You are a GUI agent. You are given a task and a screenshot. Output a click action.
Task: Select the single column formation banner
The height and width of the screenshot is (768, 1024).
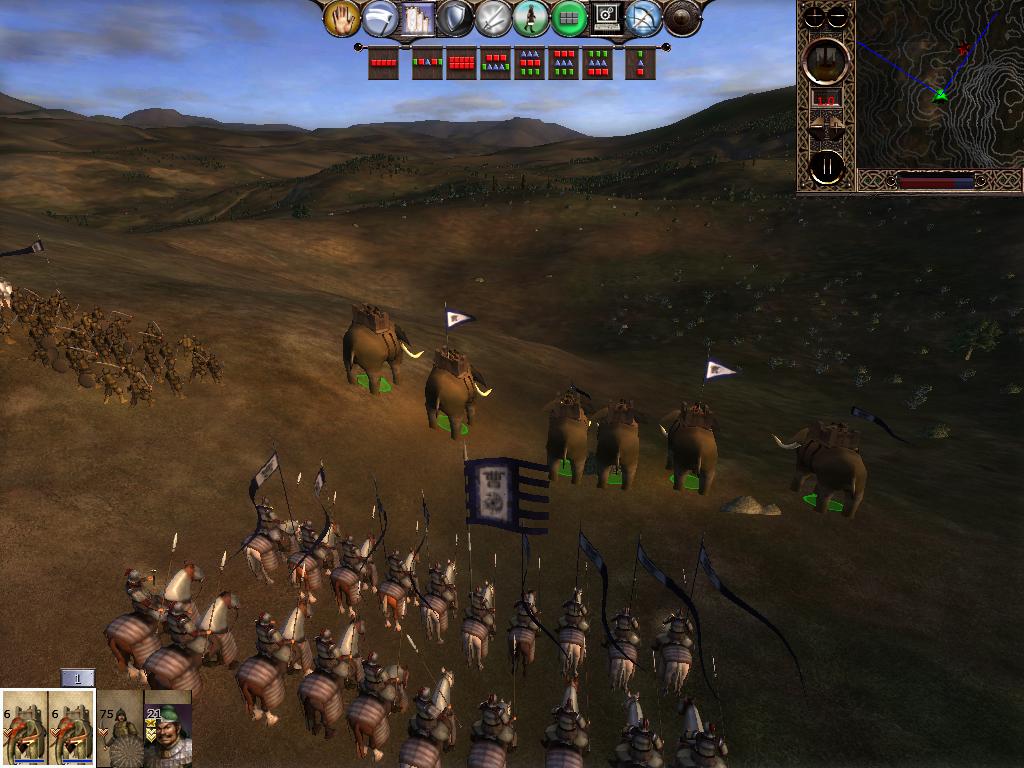tap(640, 63)
